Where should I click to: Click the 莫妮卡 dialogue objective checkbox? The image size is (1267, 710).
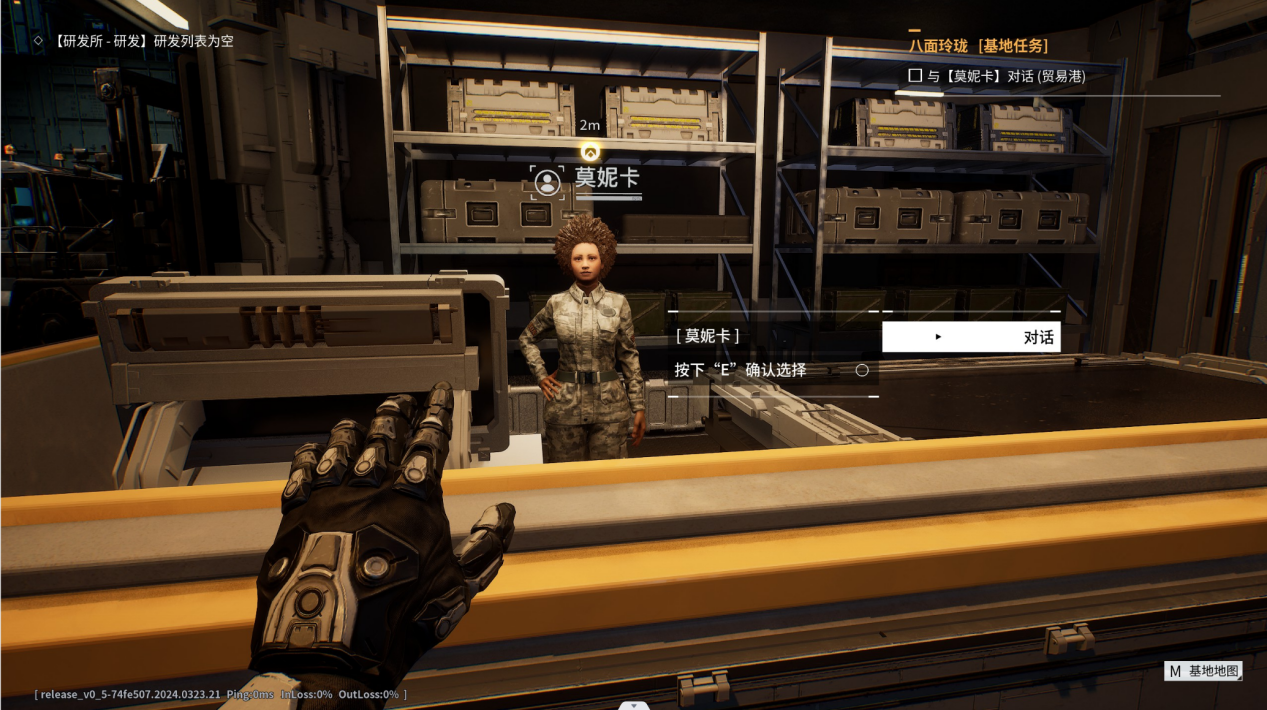click(915, 76)
